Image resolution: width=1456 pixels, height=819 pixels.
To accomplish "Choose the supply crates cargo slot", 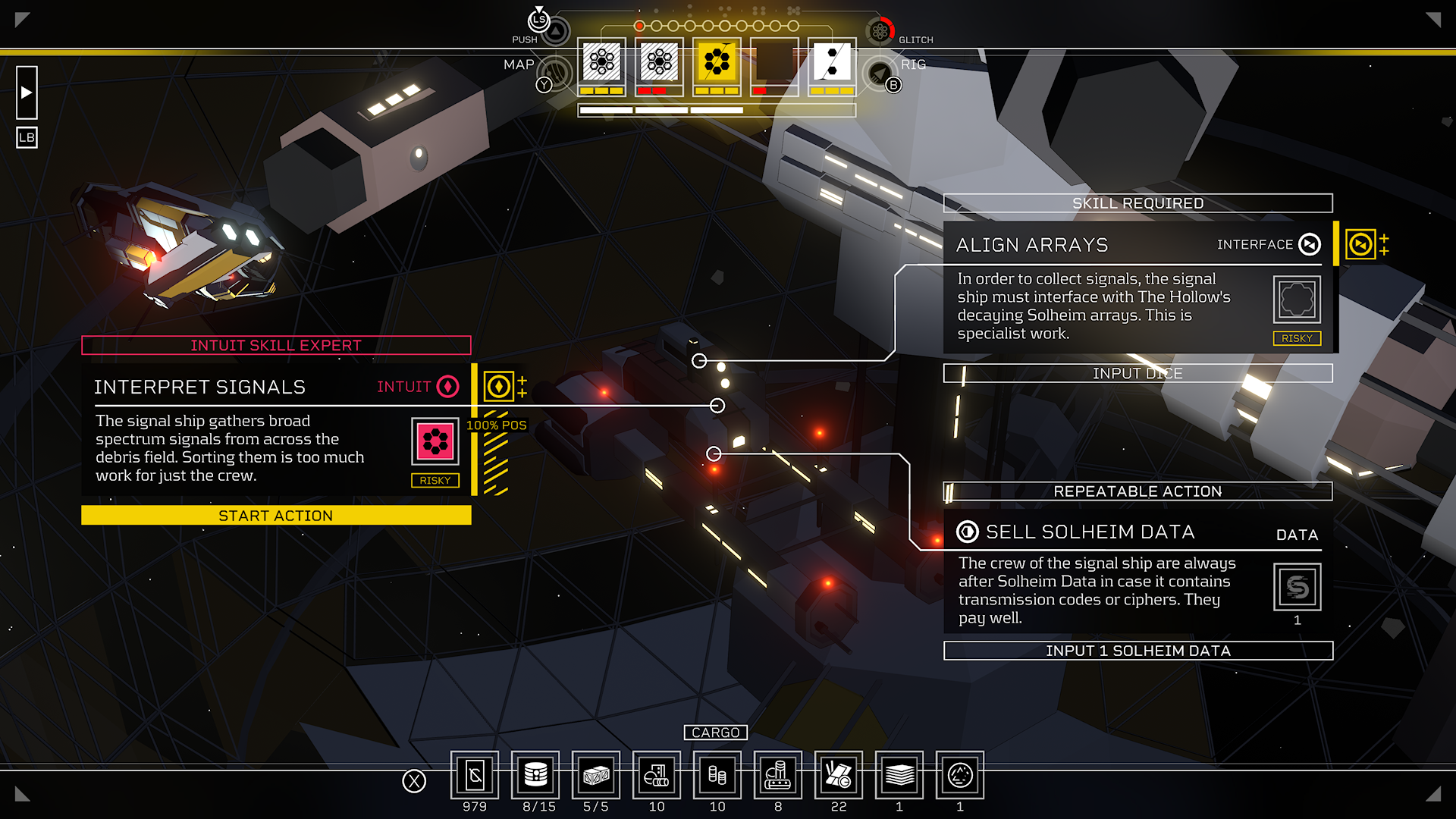I will click(x=596, y=775).
